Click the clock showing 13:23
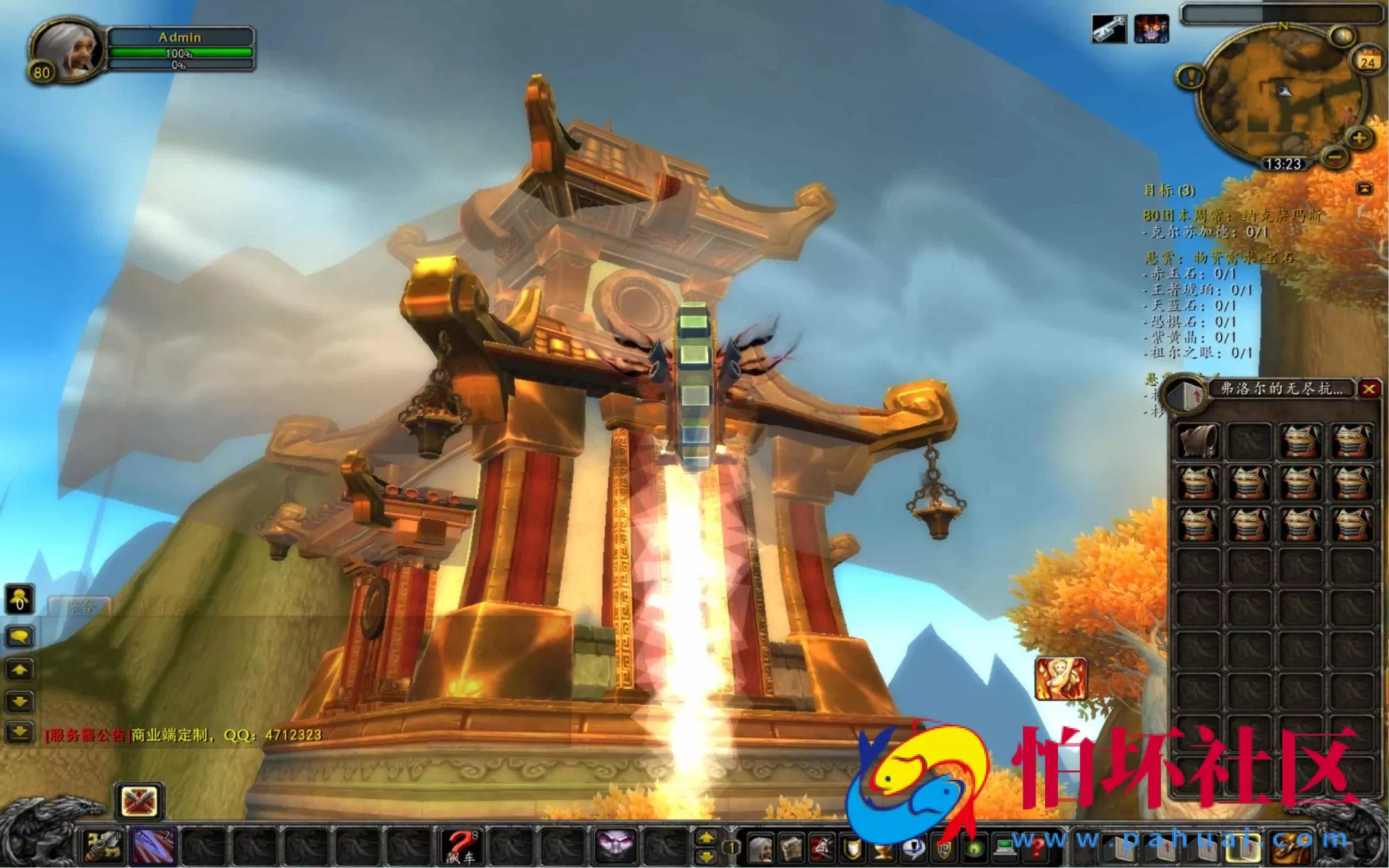1389x868 pixels. (x=1285, y=164)
